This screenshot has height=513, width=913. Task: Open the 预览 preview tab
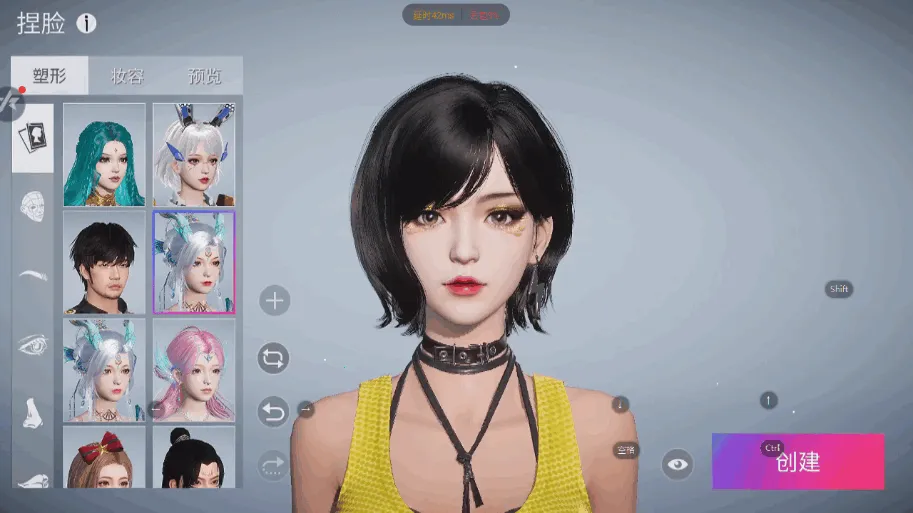[204, 76]
